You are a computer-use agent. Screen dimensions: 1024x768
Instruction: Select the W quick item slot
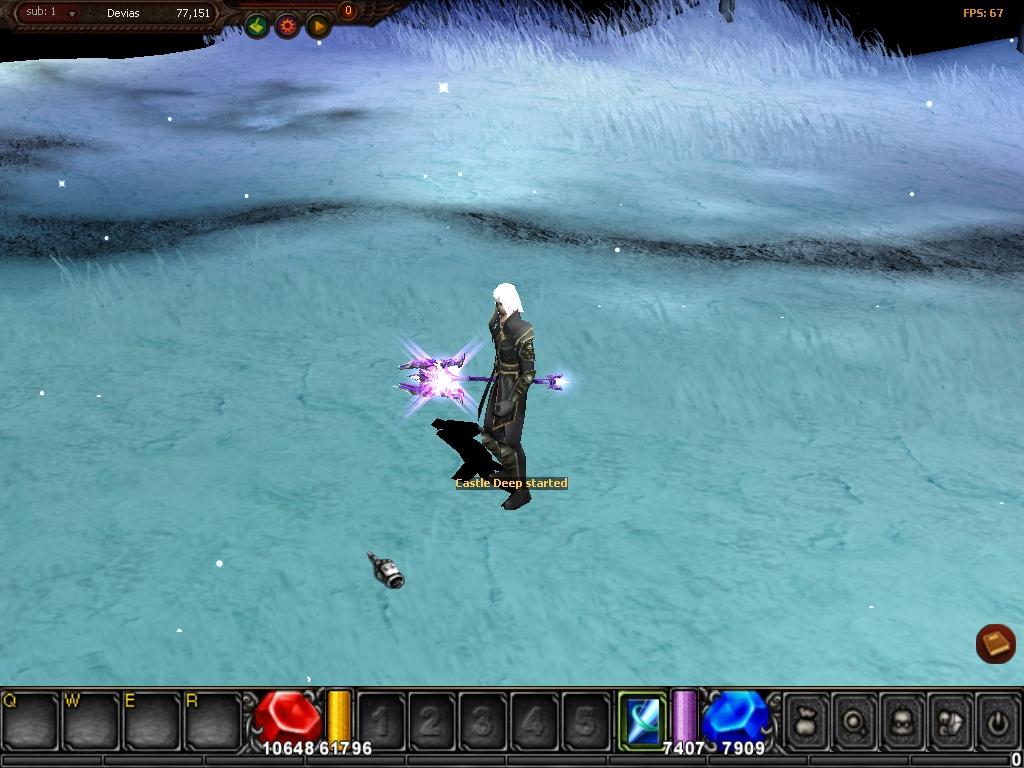coord(92,720)
